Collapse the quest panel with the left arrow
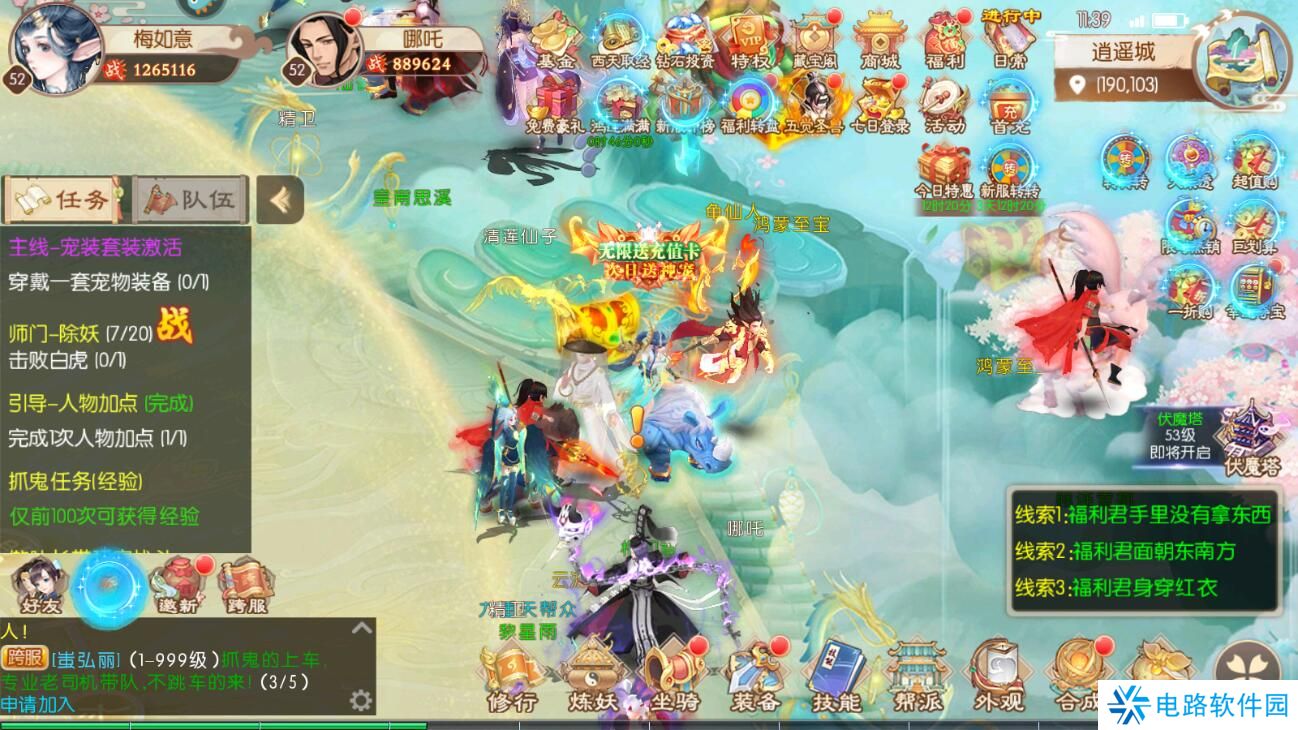Screen dimensions: 1298x730 pyautogui.click(x=281, y=201)
